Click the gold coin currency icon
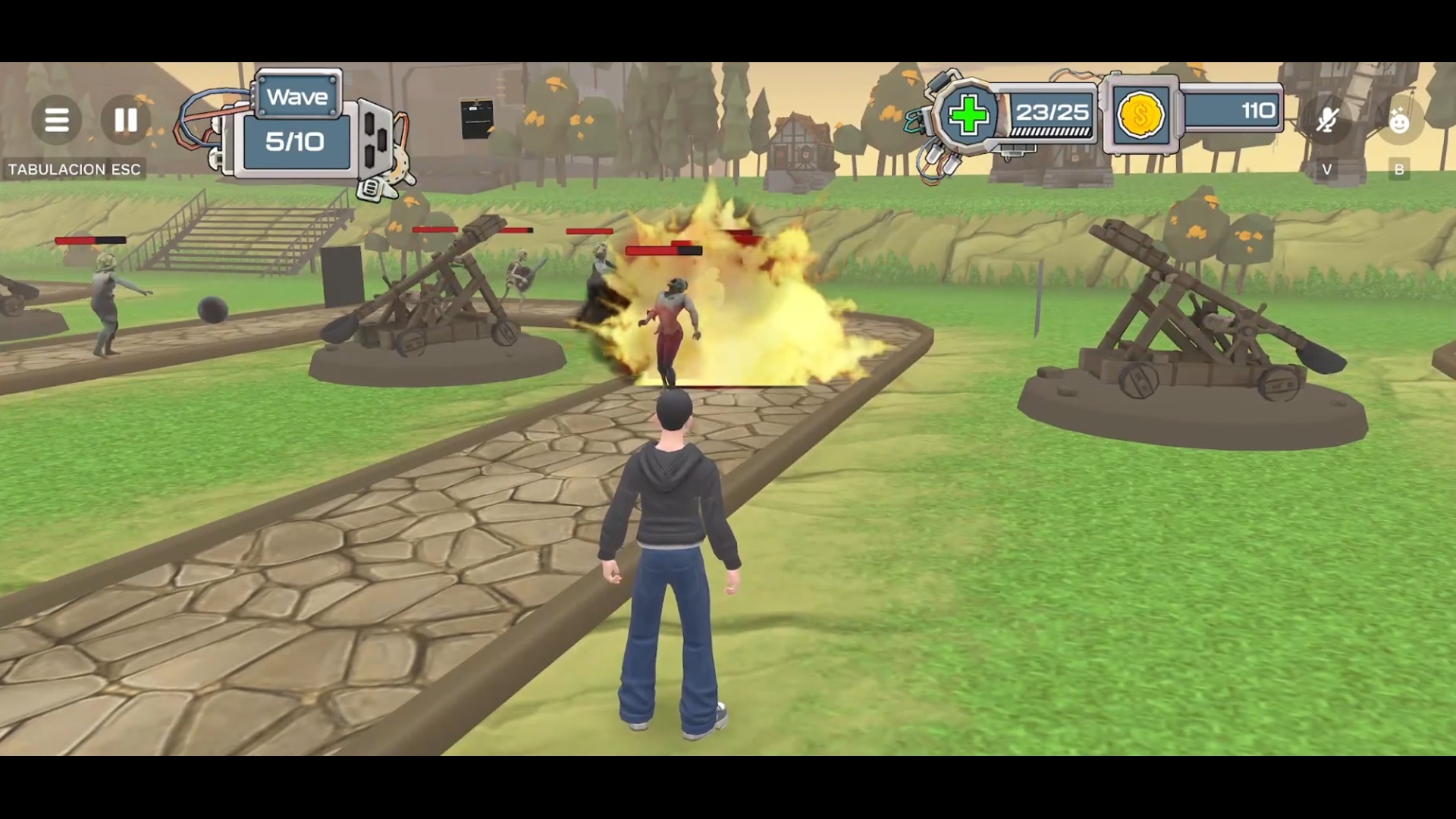Image resolution: width=1456 pixels, height=819 pixels. click(1141, 115)
